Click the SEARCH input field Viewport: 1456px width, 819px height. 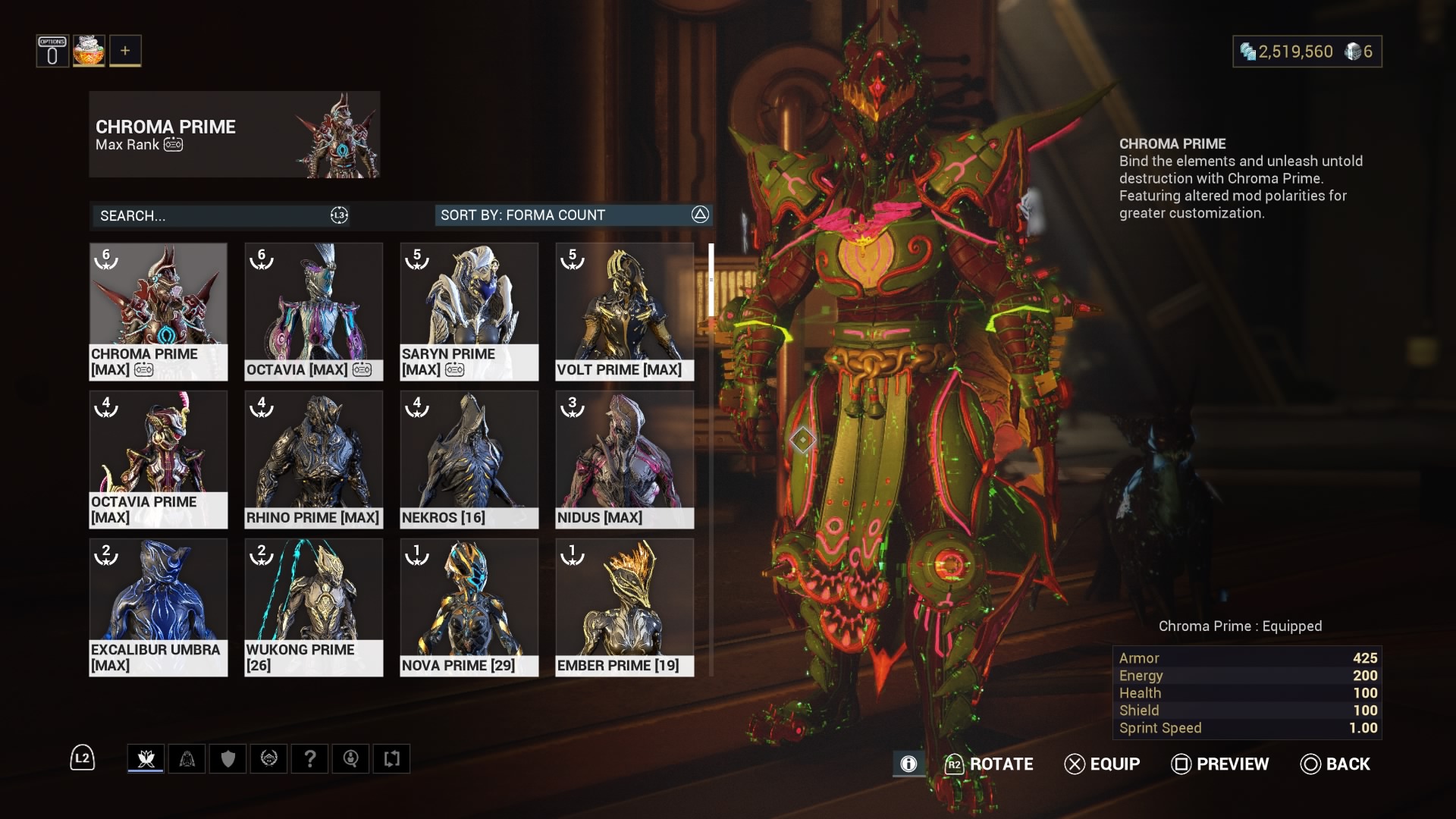coord(220,215)
